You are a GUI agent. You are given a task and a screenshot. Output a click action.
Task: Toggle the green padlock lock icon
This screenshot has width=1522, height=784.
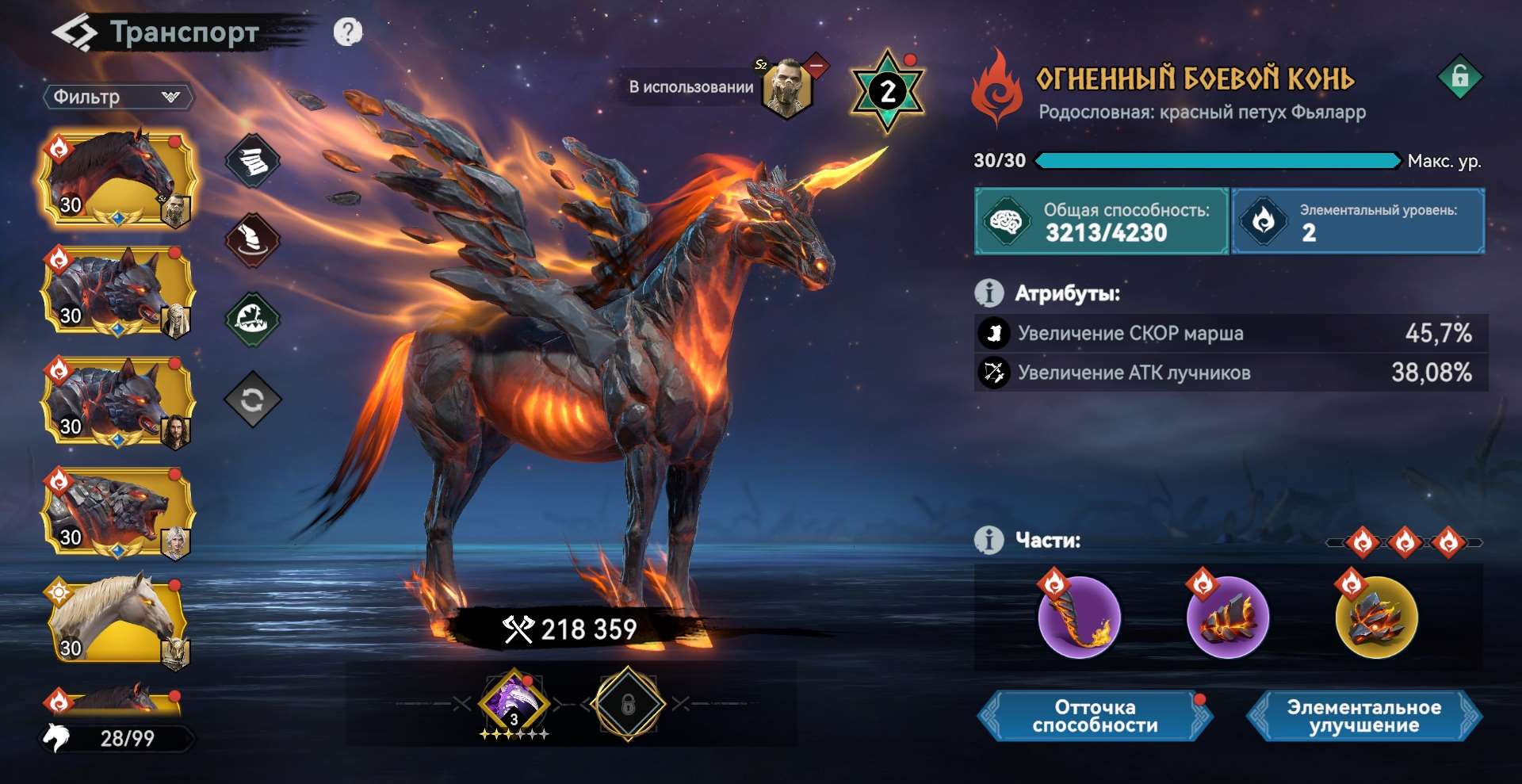coord(1459,77)
